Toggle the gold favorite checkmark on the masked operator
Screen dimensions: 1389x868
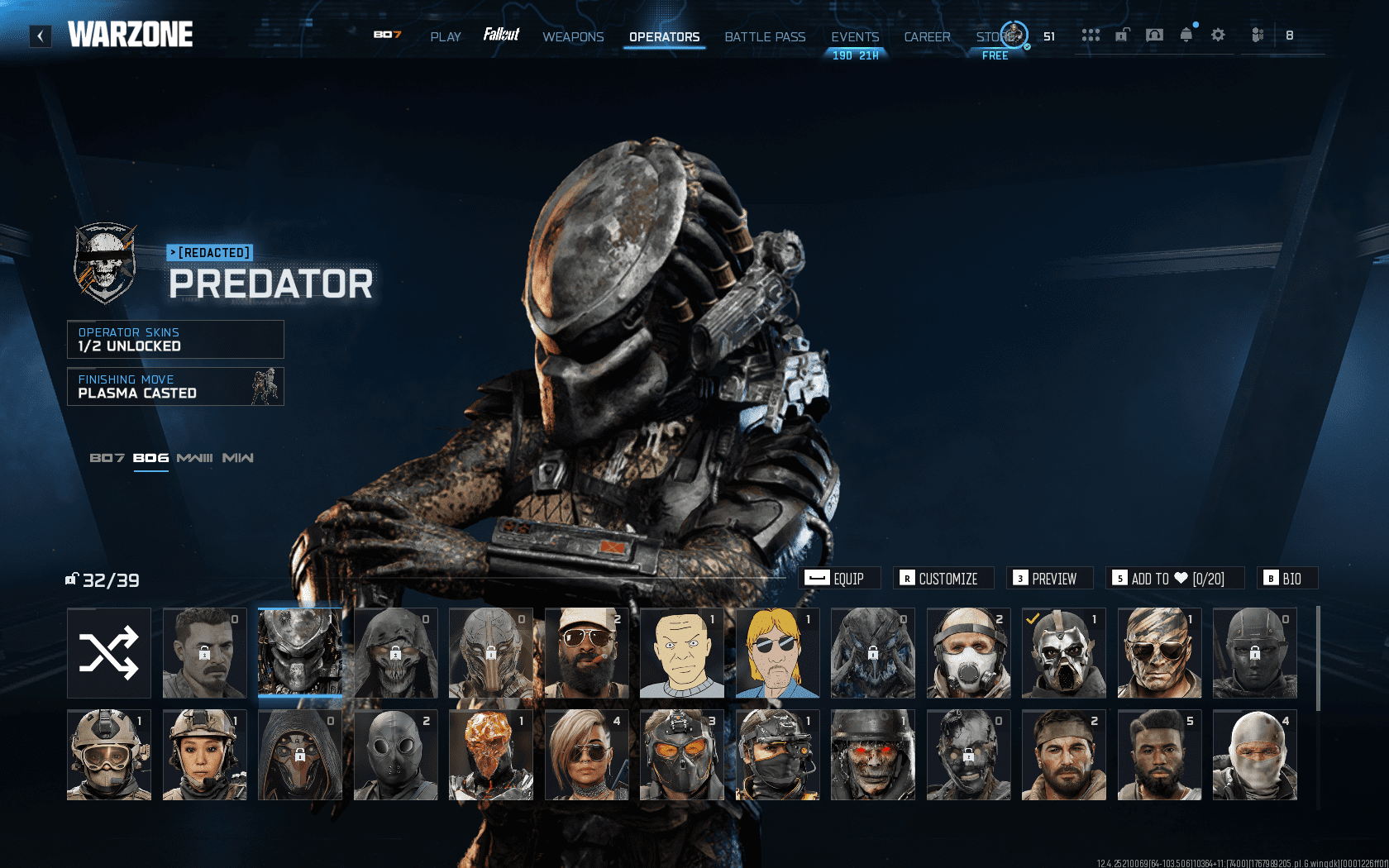click(1031, 617)
